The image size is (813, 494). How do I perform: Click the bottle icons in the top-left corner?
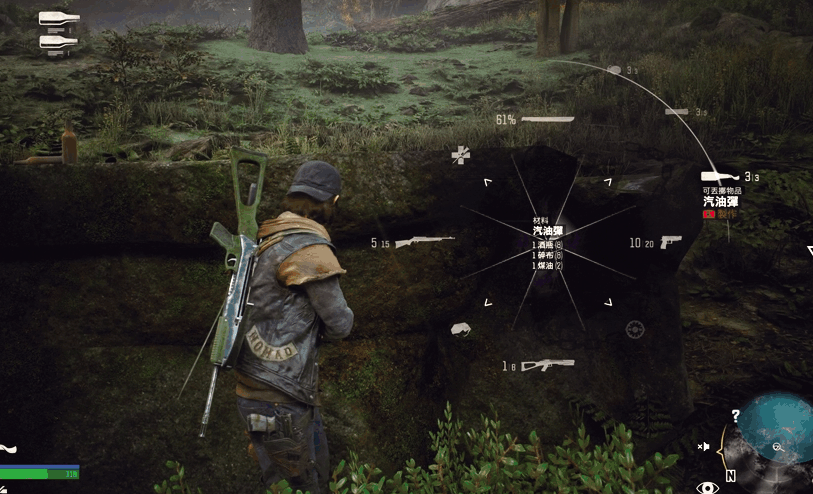[58, 30]
